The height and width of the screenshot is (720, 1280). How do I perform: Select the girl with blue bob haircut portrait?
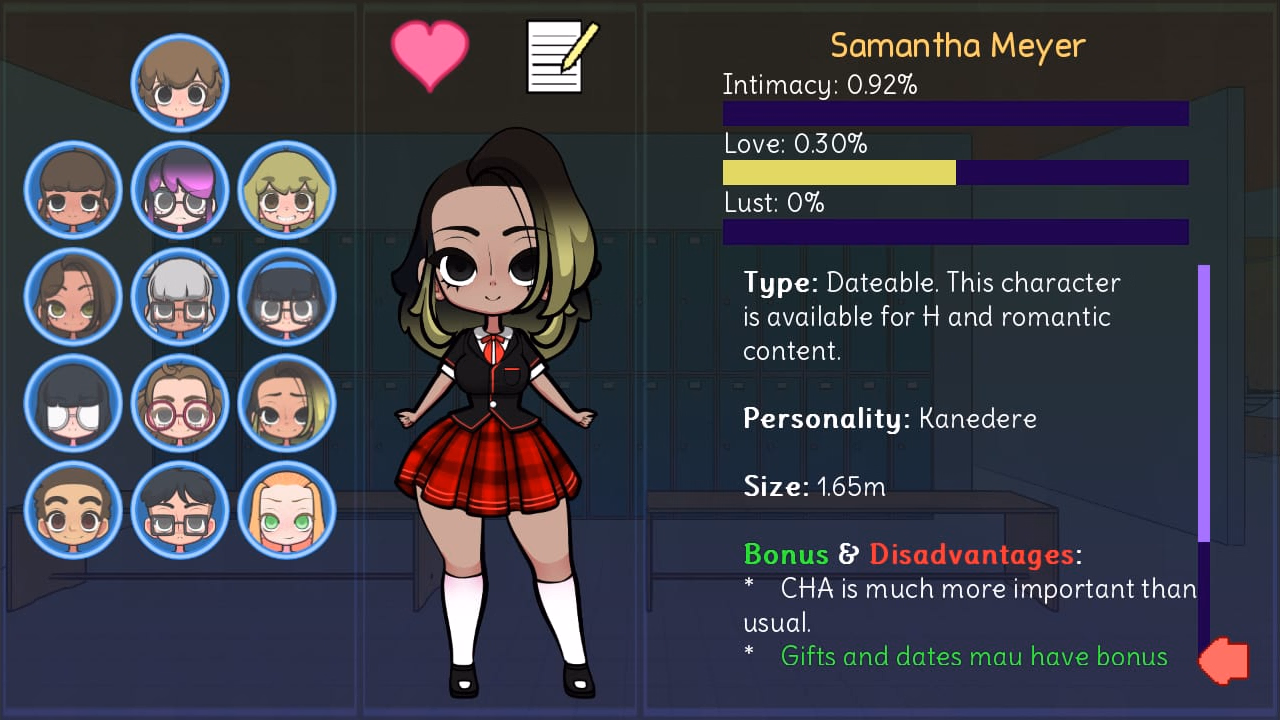click(287, 296)
